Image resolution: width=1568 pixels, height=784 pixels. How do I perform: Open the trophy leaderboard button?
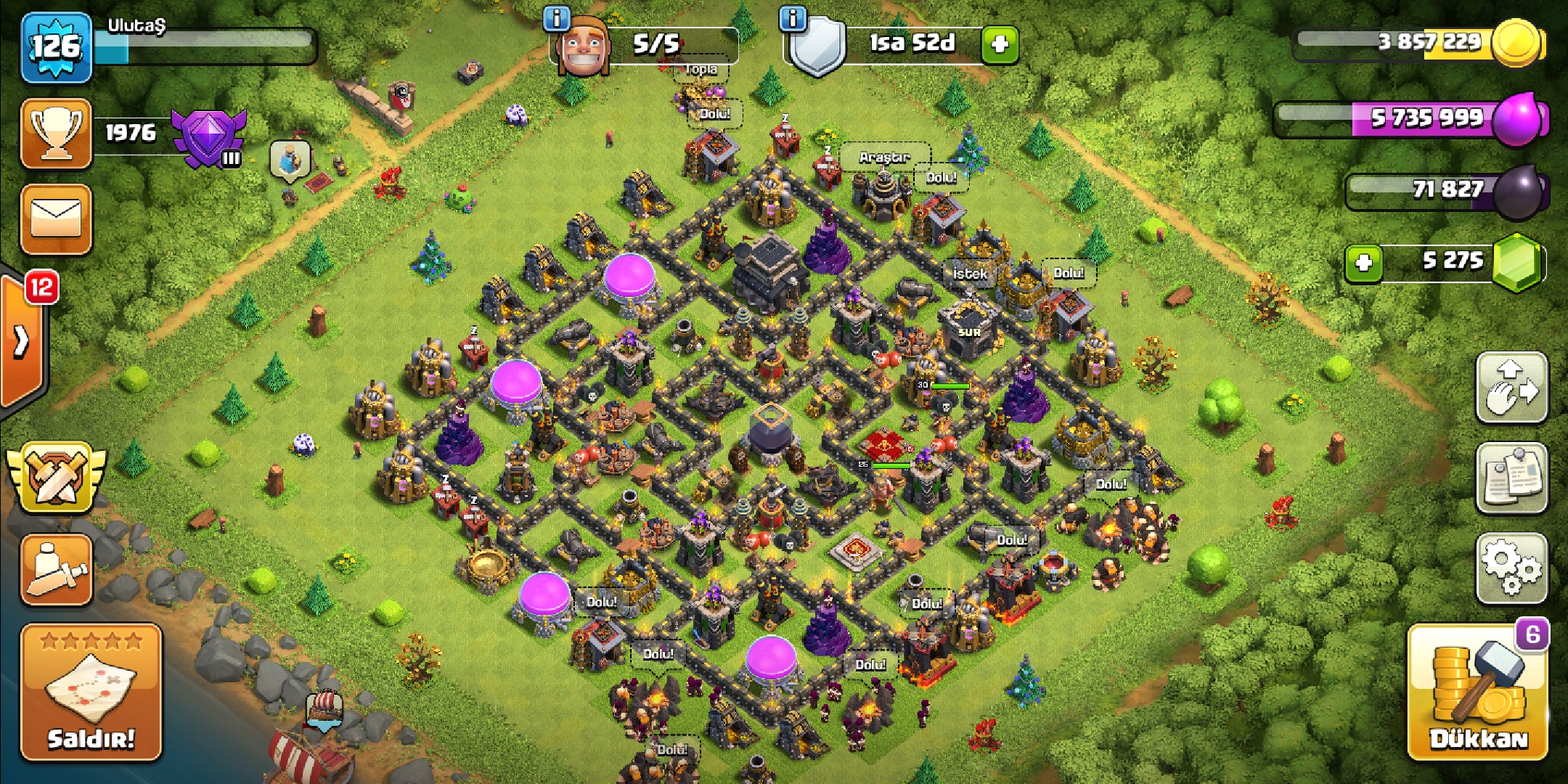coord(57,134)
